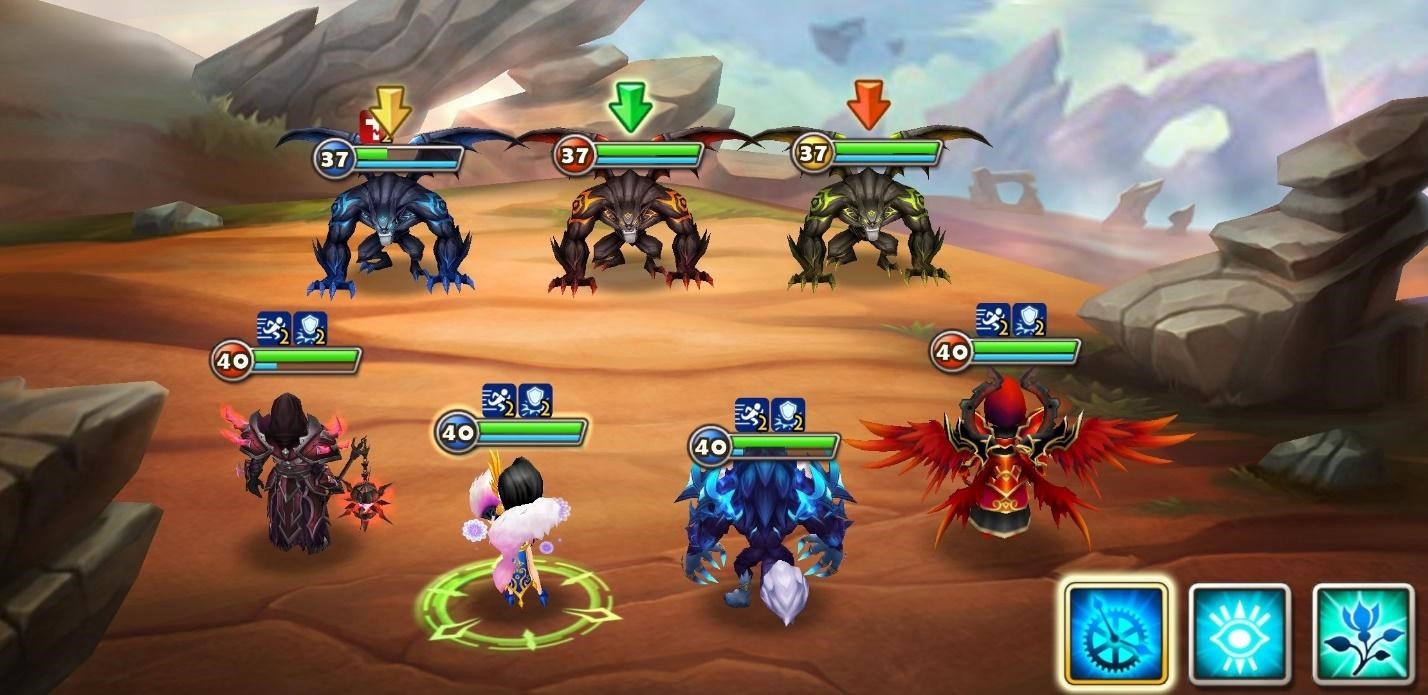Cast the blue flower skill
The image size is (1428, 695).
1363,634
